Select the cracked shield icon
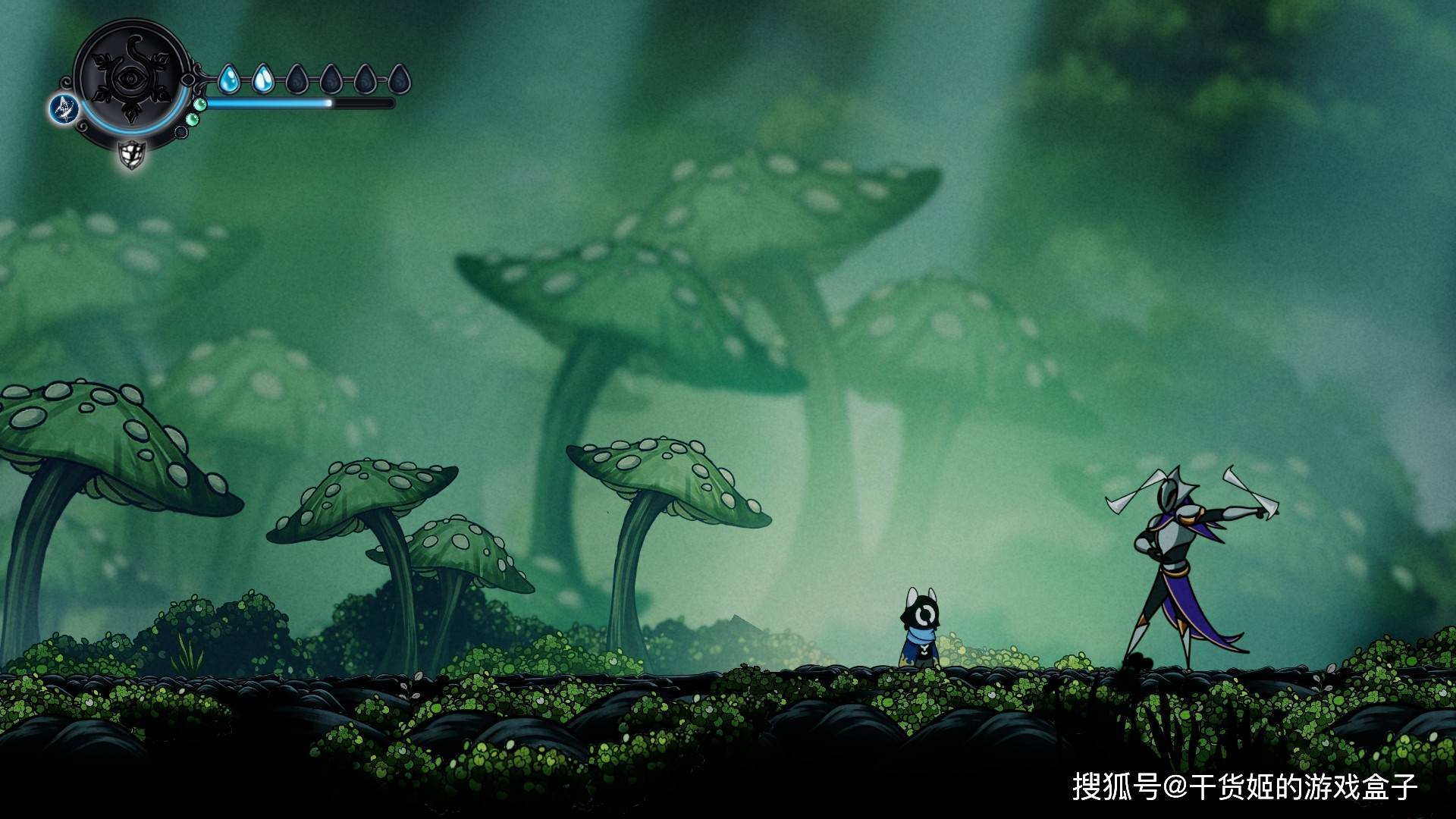Screen dimensions: 1456x819 pos(132,155)
